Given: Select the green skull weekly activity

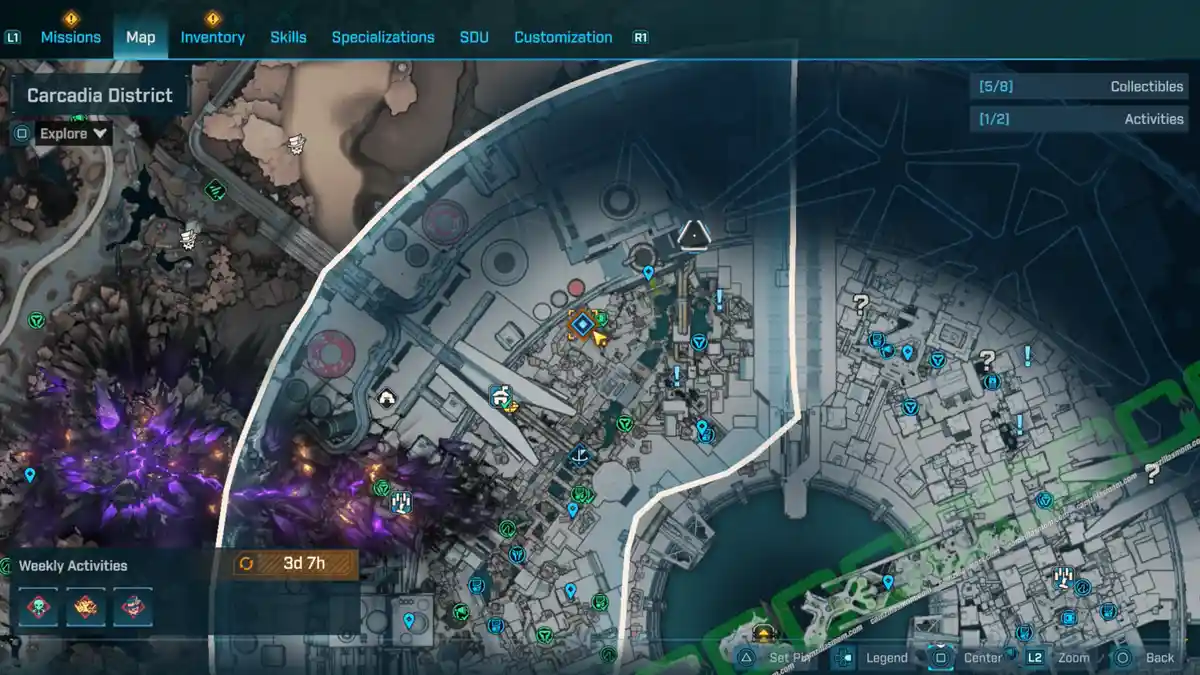Looking at the screenshot, I should tap(38, 607).
